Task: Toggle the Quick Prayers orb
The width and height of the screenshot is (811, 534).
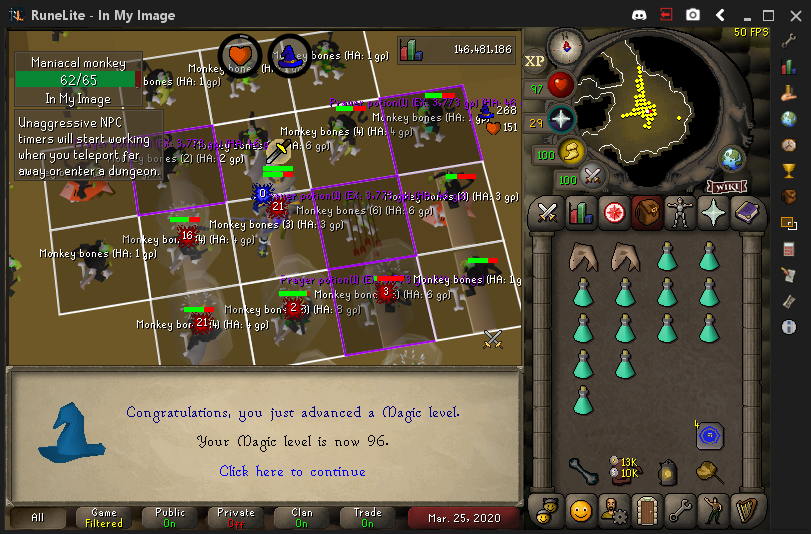Action: pyautogui.click(x=562, y=120)
